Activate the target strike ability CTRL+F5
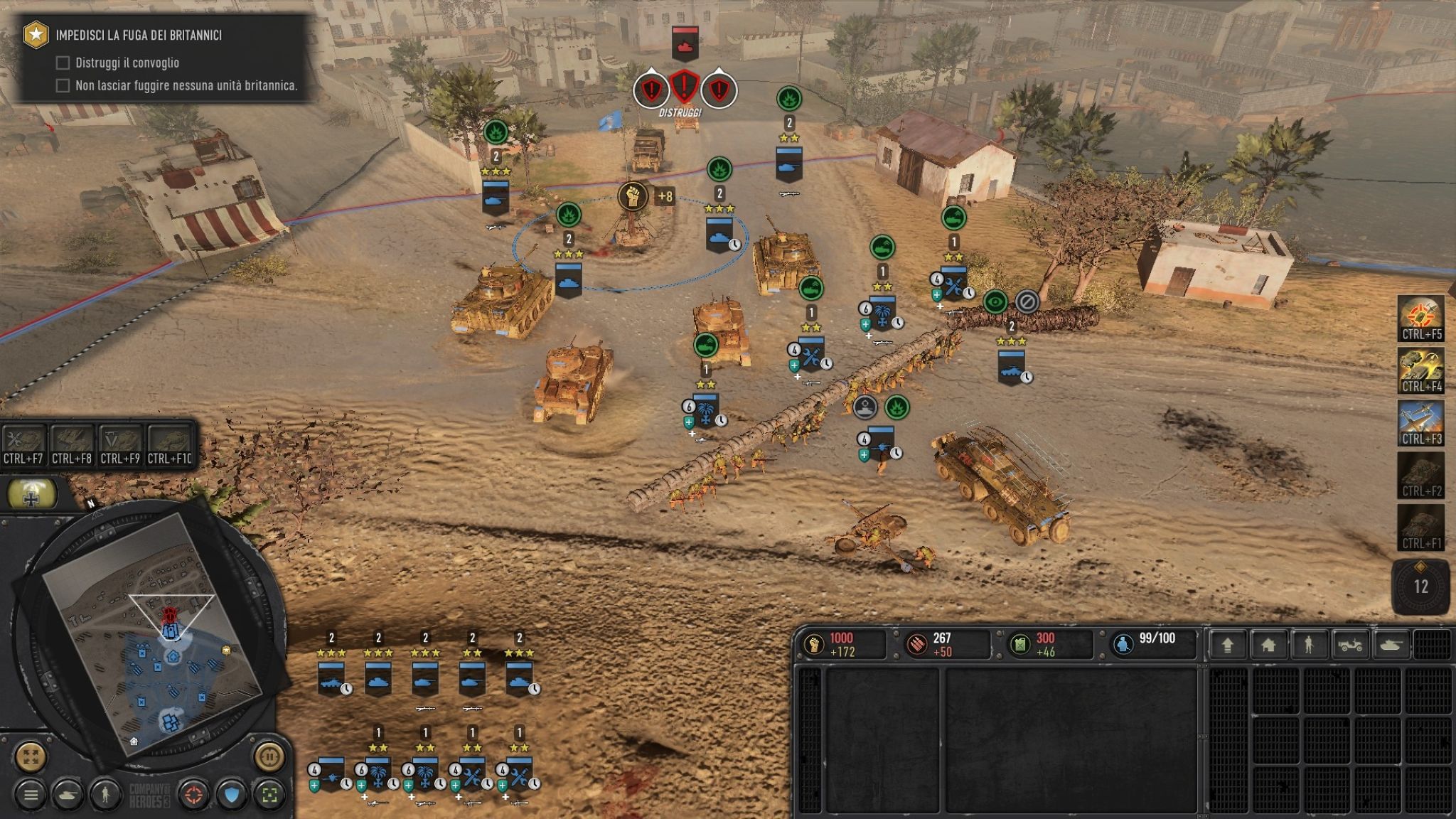 click(x=1421, y=318)
